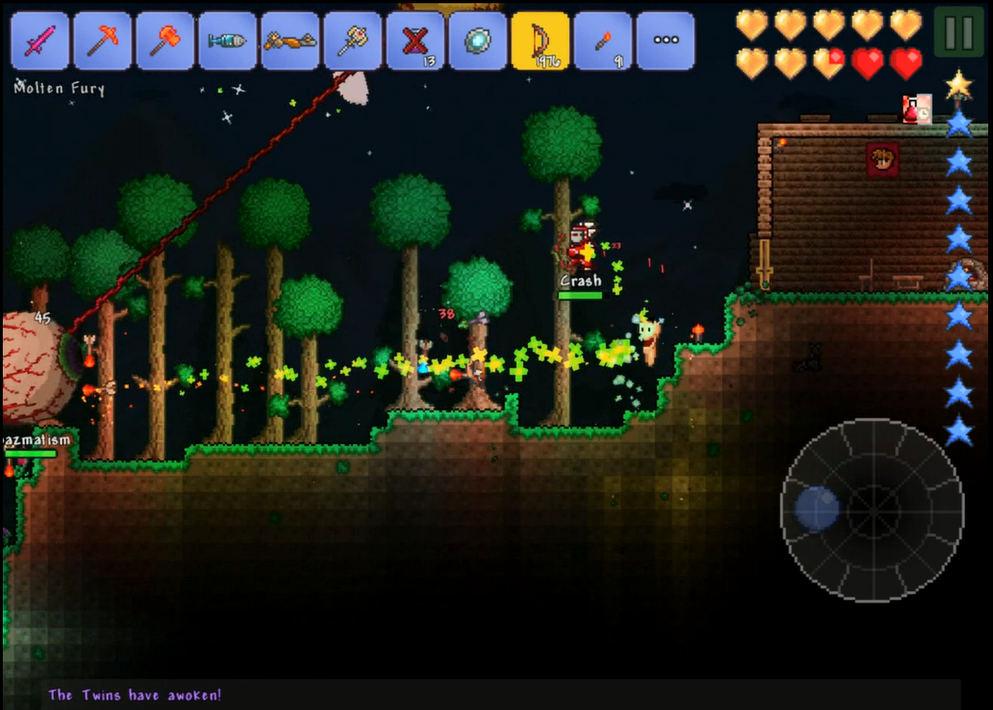This screenshot has height=710, width=993.
Task: Tap the highlighted Molten Fury bow slot
Action: coord(540,41)
